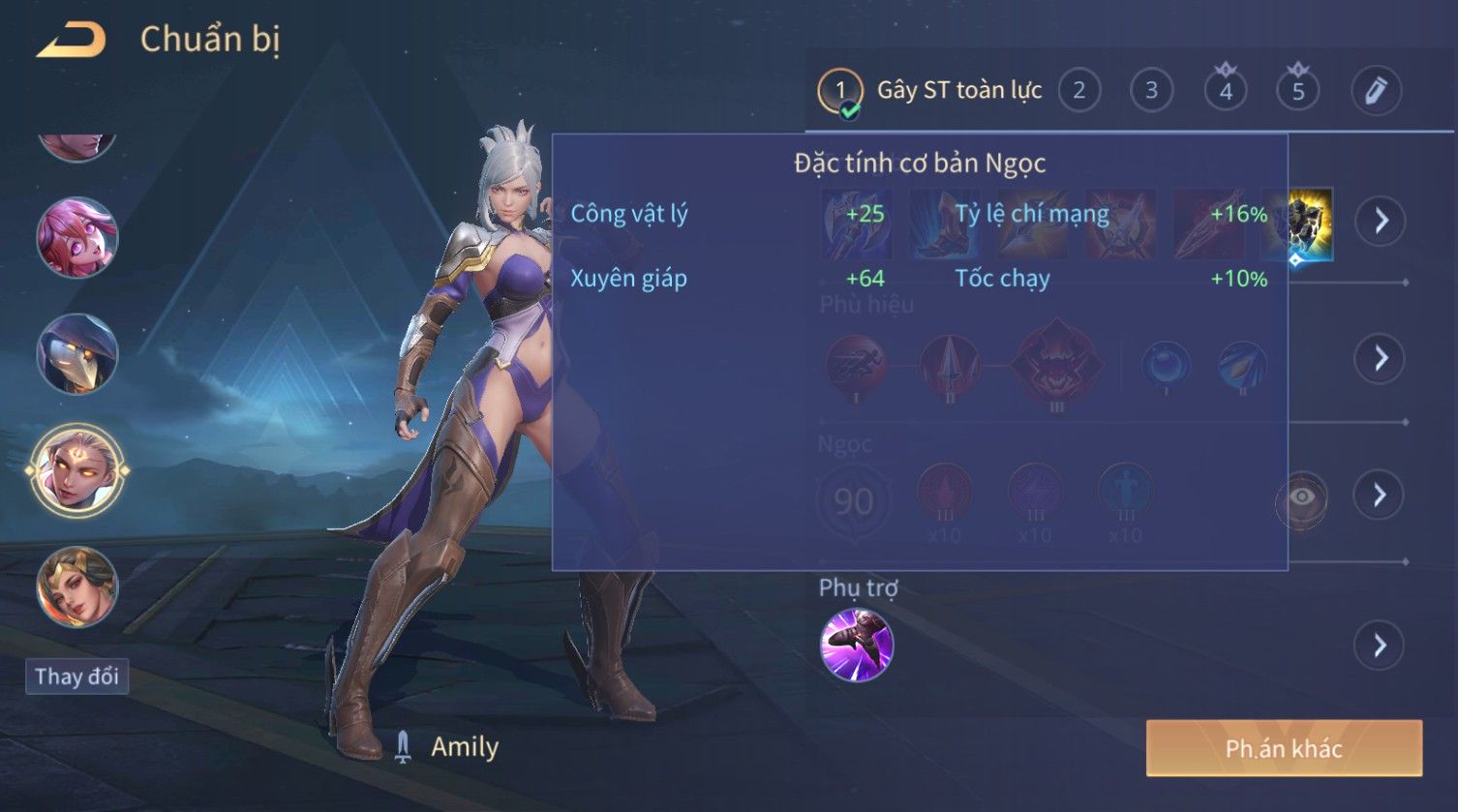Pick the golden-crowned hero portrait at bottom
The height and width of the screenshot is (812, 1458).
click(76, 586)
